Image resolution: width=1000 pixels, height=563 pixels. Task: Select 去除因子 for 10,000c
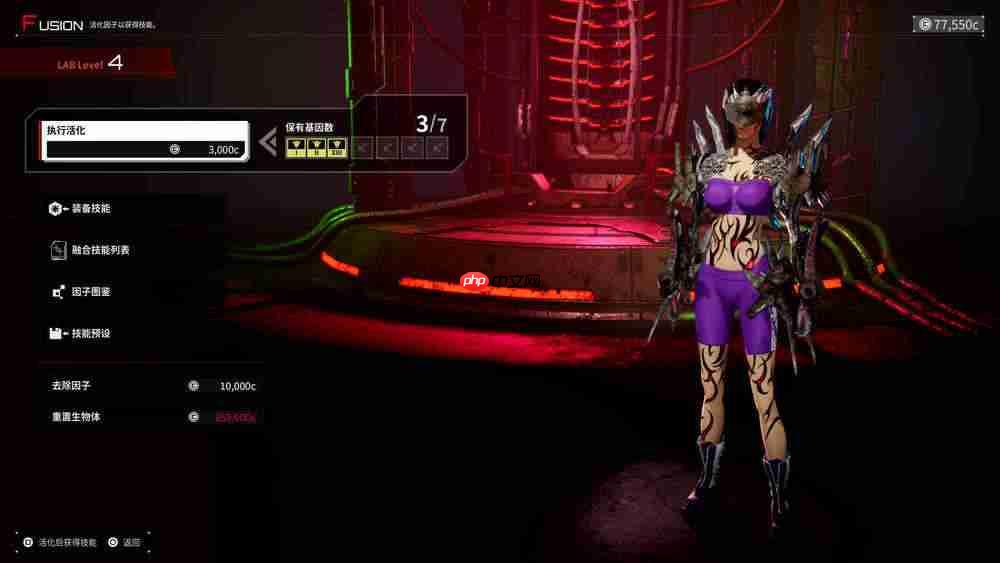(x=148, y=385)
